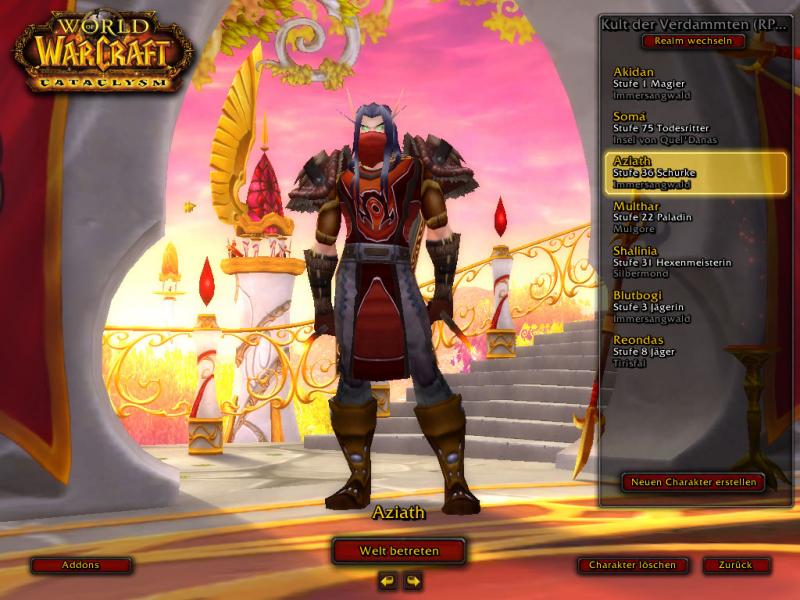This screenshot has width=800, height=600.
Task: Pick the paladin Multhar
Action: point(666,217)
